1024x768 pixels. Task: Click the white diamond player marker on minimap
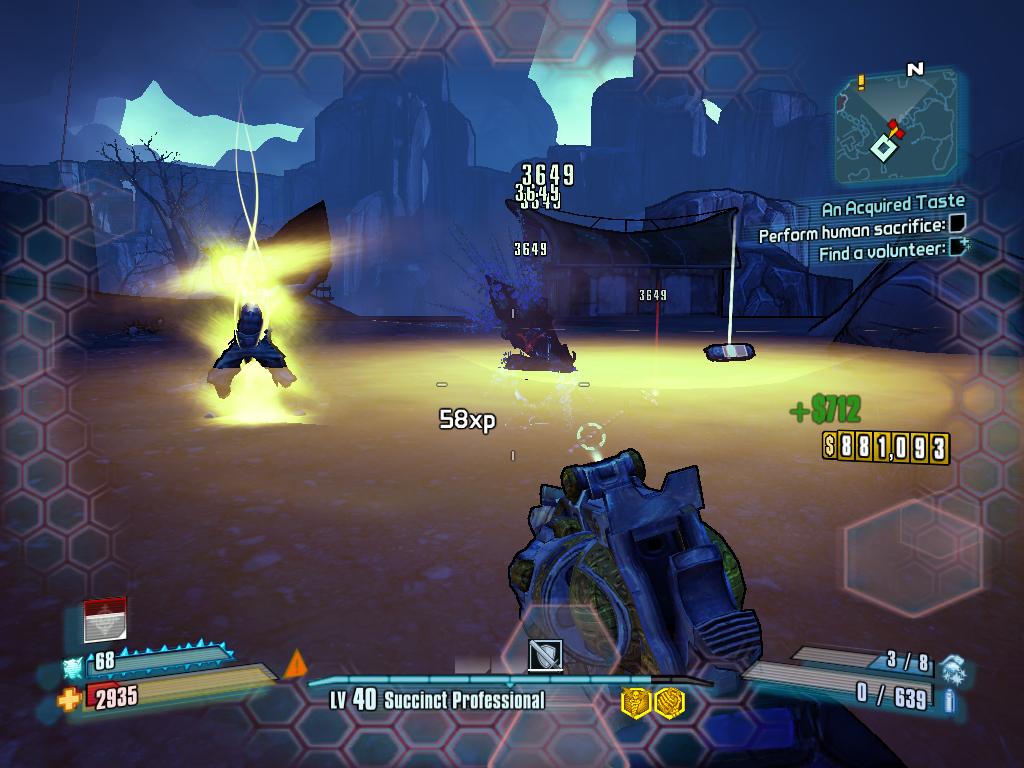pyautogui.click(x=883, y=149)
